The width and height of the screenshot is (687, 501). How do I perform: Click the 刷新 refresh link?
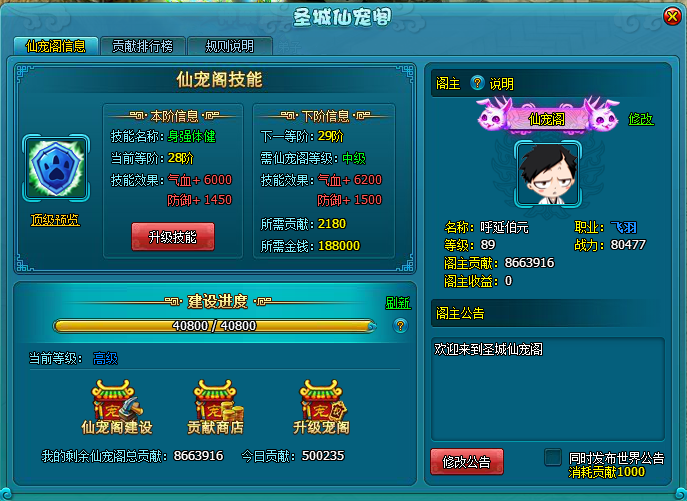coord(398,303)
